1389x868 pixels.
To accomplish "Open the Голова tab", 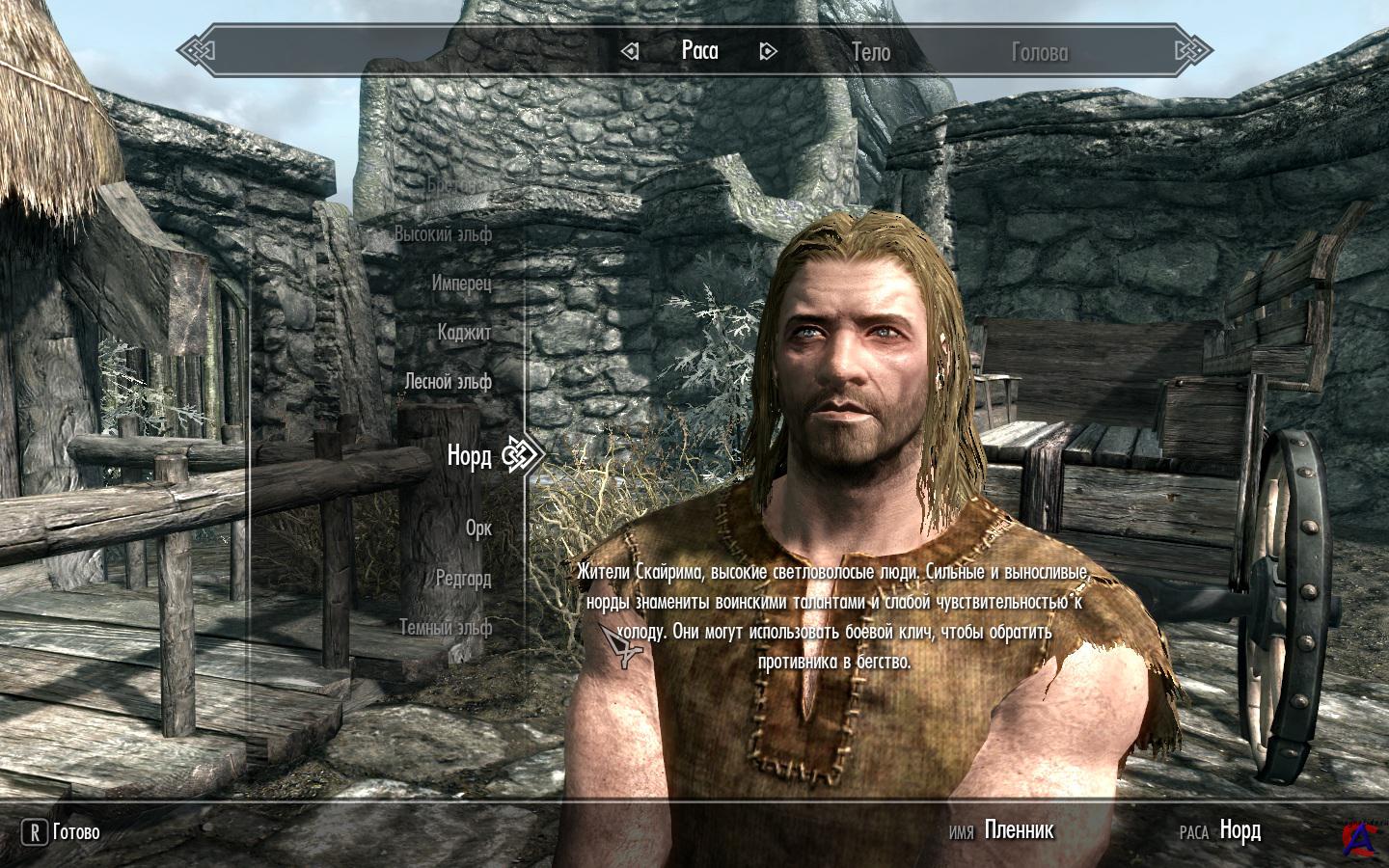I will point(1039,51).
